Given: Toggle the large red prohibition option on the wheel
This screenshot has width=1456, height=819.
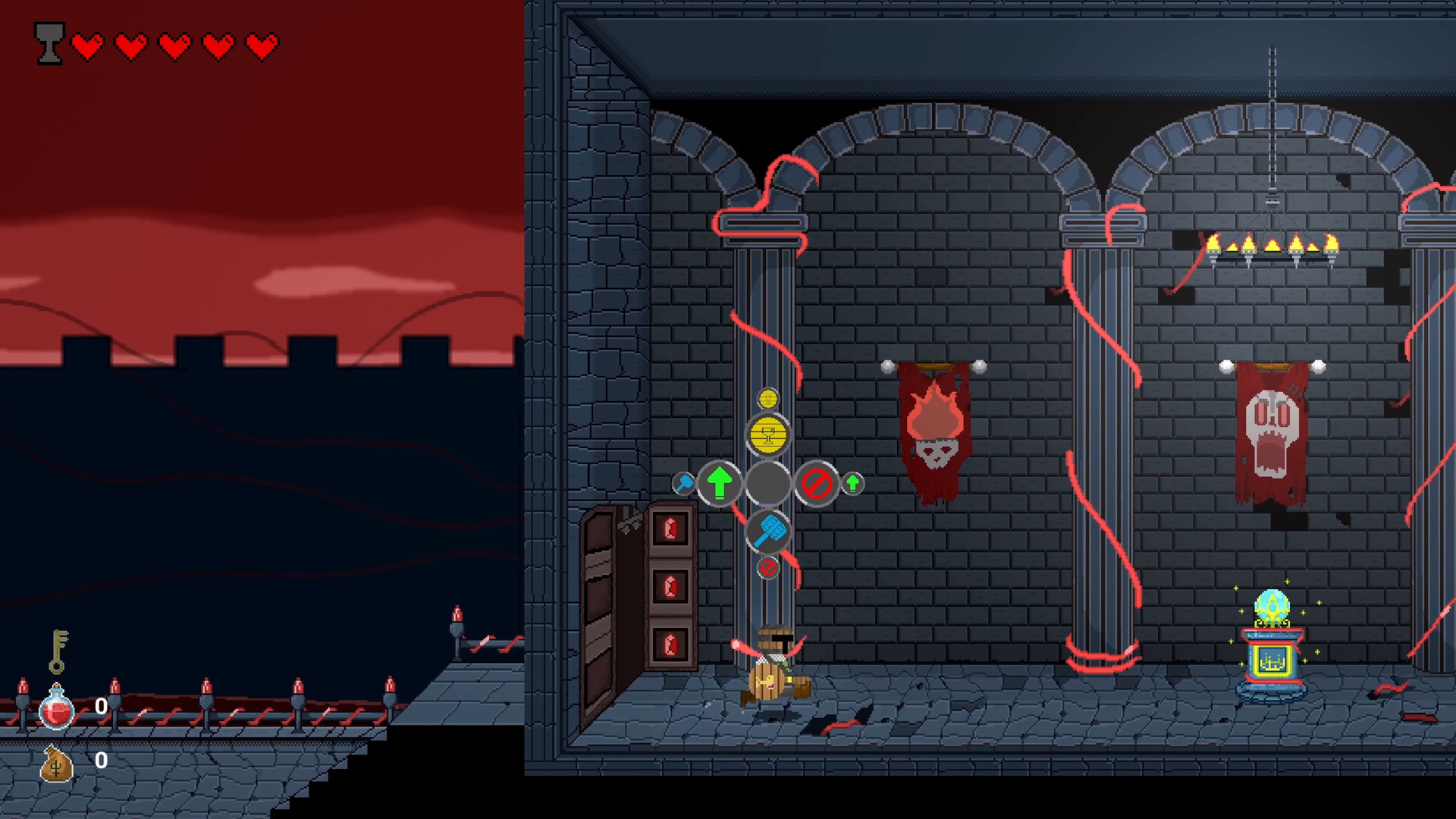Looking at the screenshot, I should [817, 482].
